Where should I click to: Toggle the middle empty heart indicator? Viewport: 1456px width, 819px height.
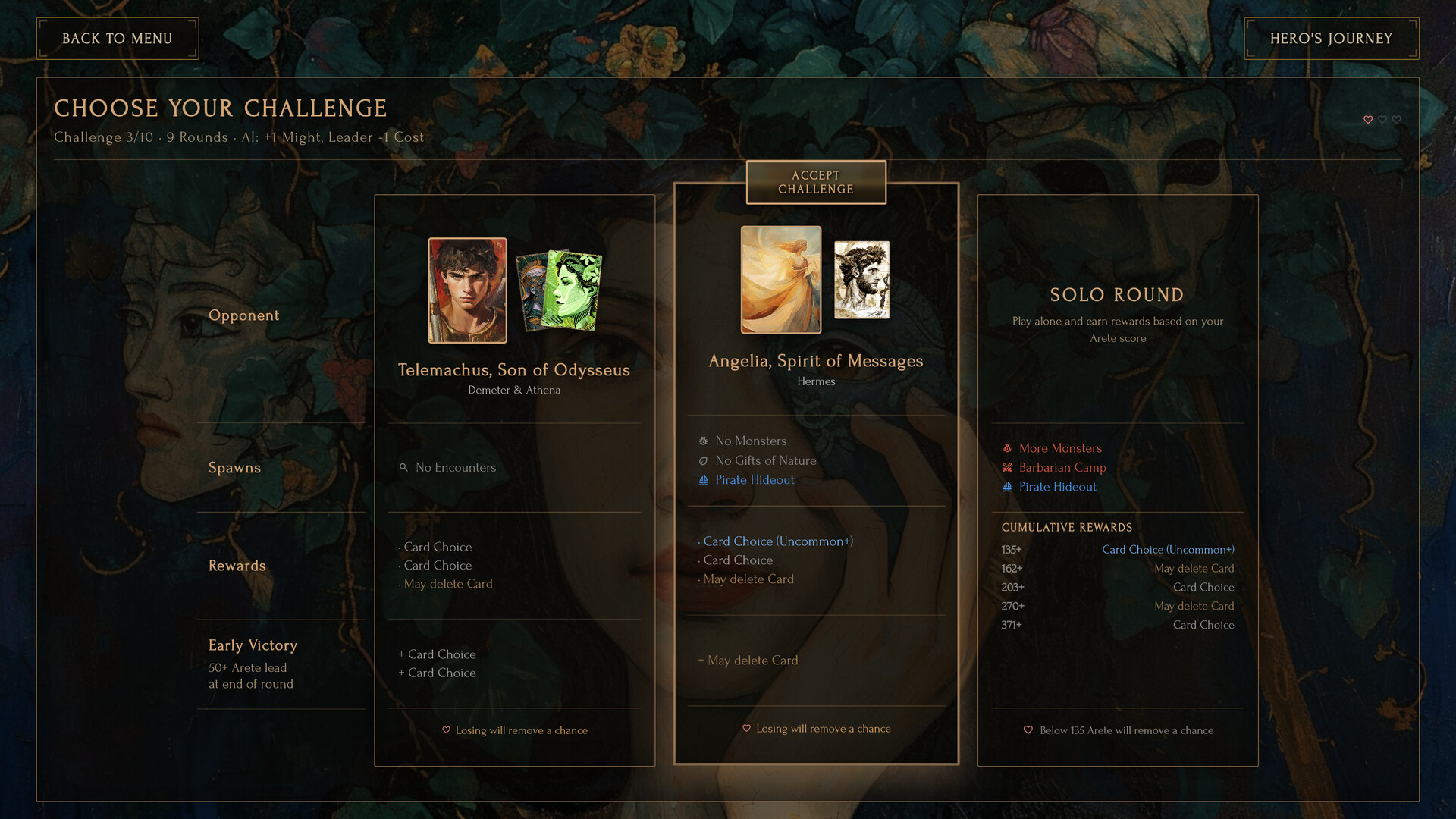[x=1382, y=120]
